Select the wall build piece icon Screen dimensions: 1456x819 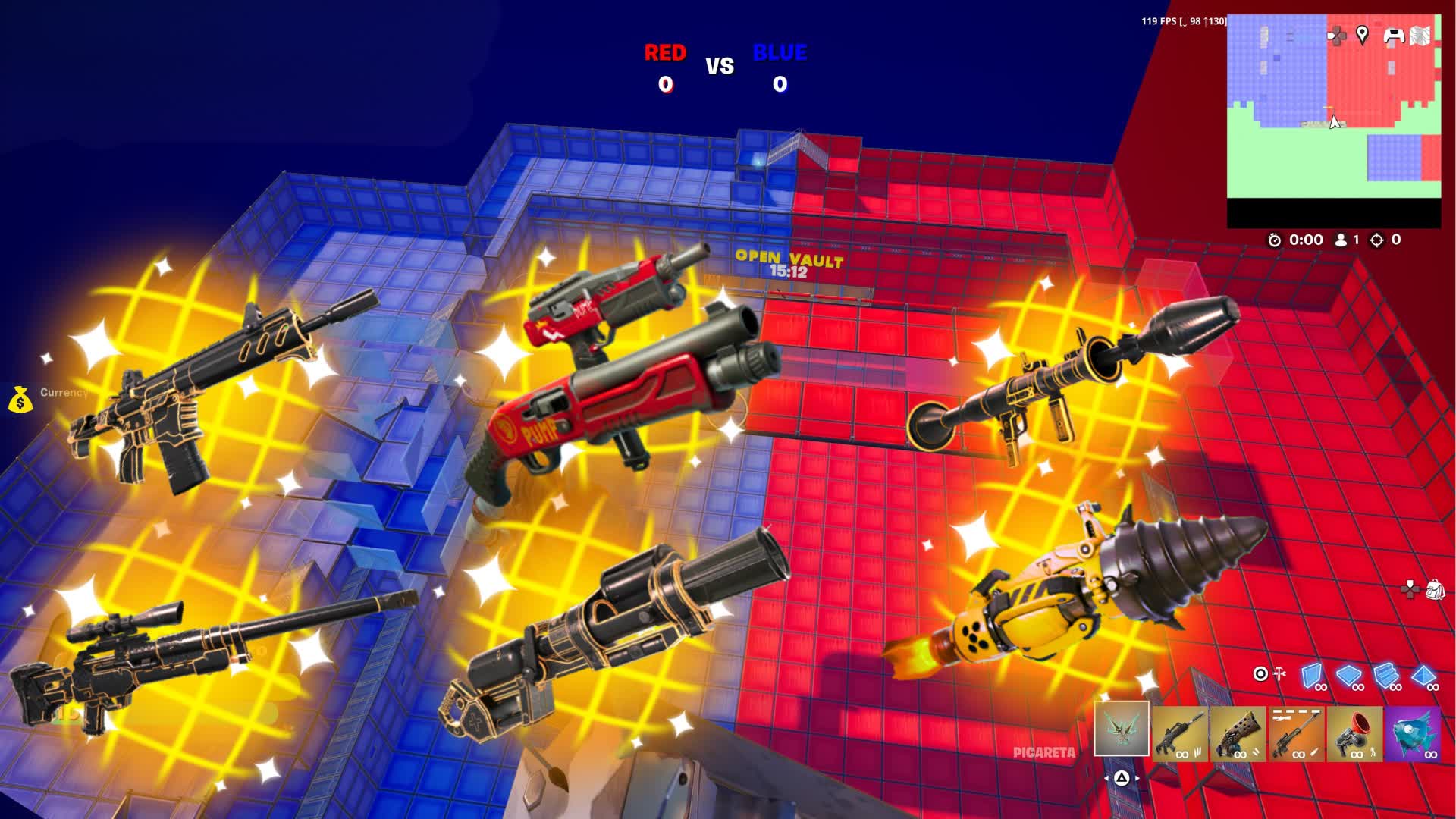(x=1310, y=674)
